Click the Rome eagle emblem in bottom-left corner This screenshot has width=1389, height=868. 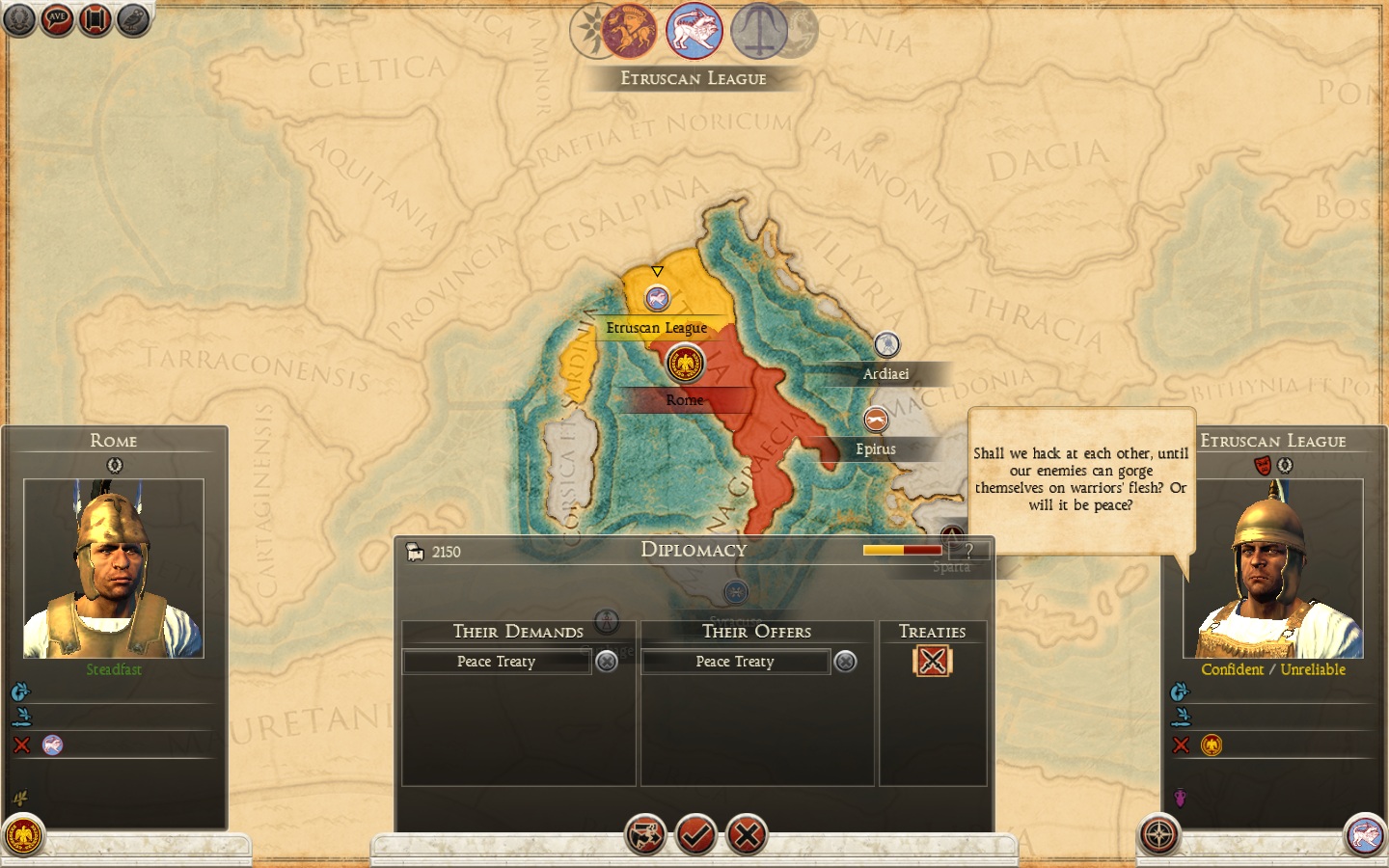click(x=23, y=835)
